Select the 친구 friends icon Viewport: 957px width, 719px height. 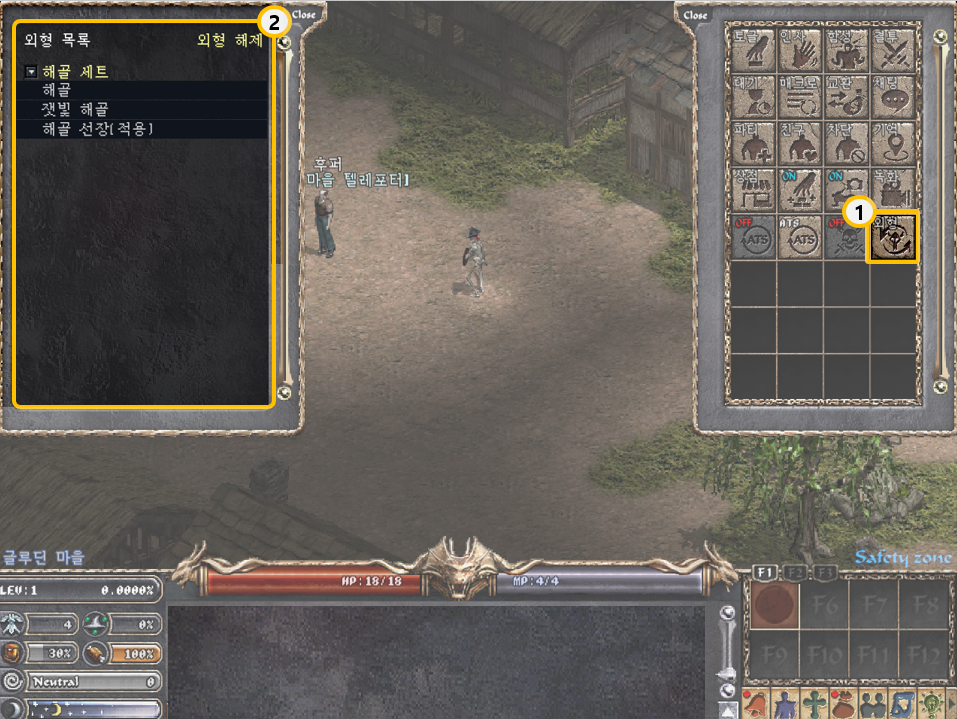click(x=799, y=142)
